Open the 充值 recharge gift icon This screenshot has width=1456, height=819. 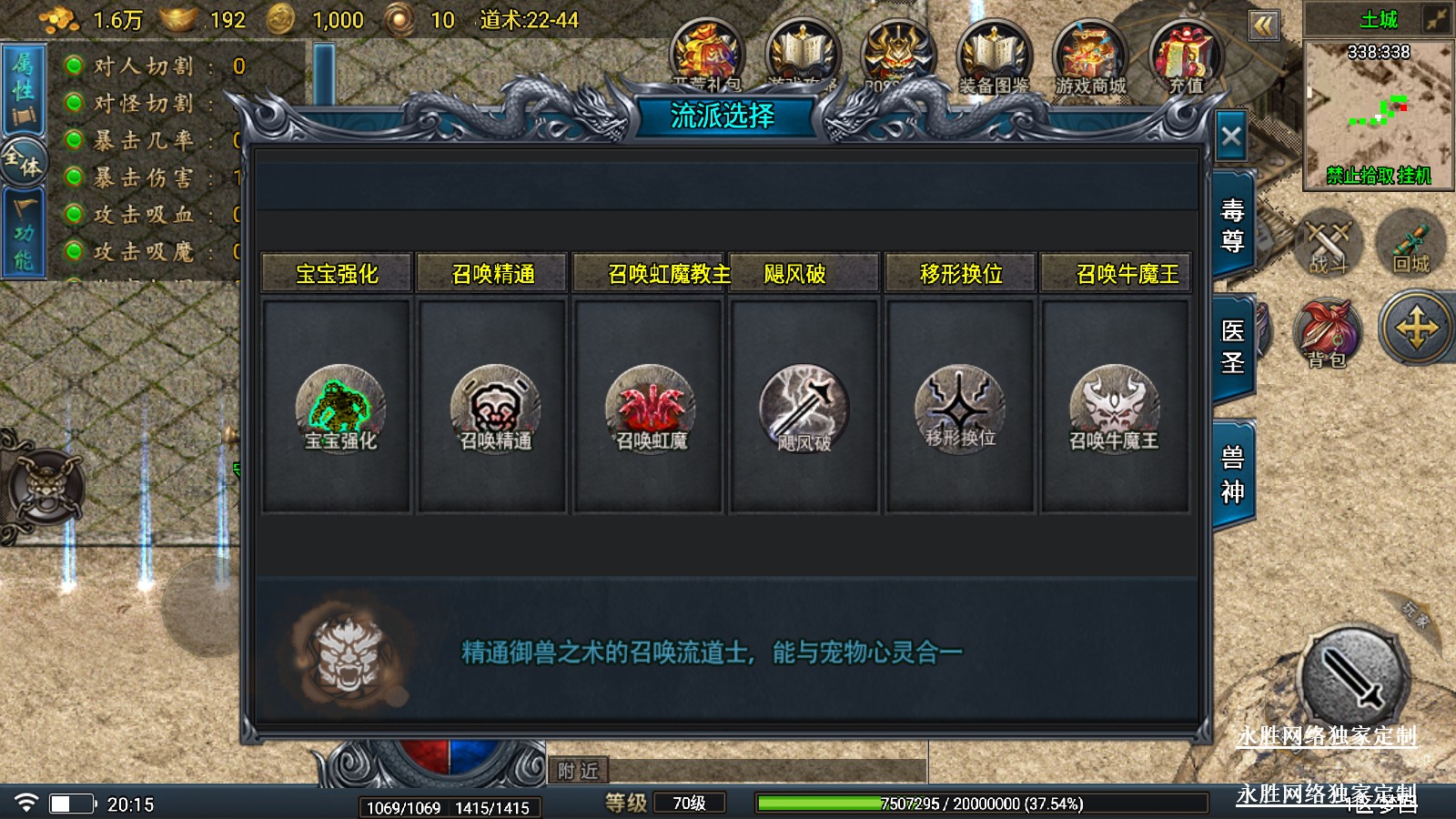pyautogui.click(x=1186, y=56)
